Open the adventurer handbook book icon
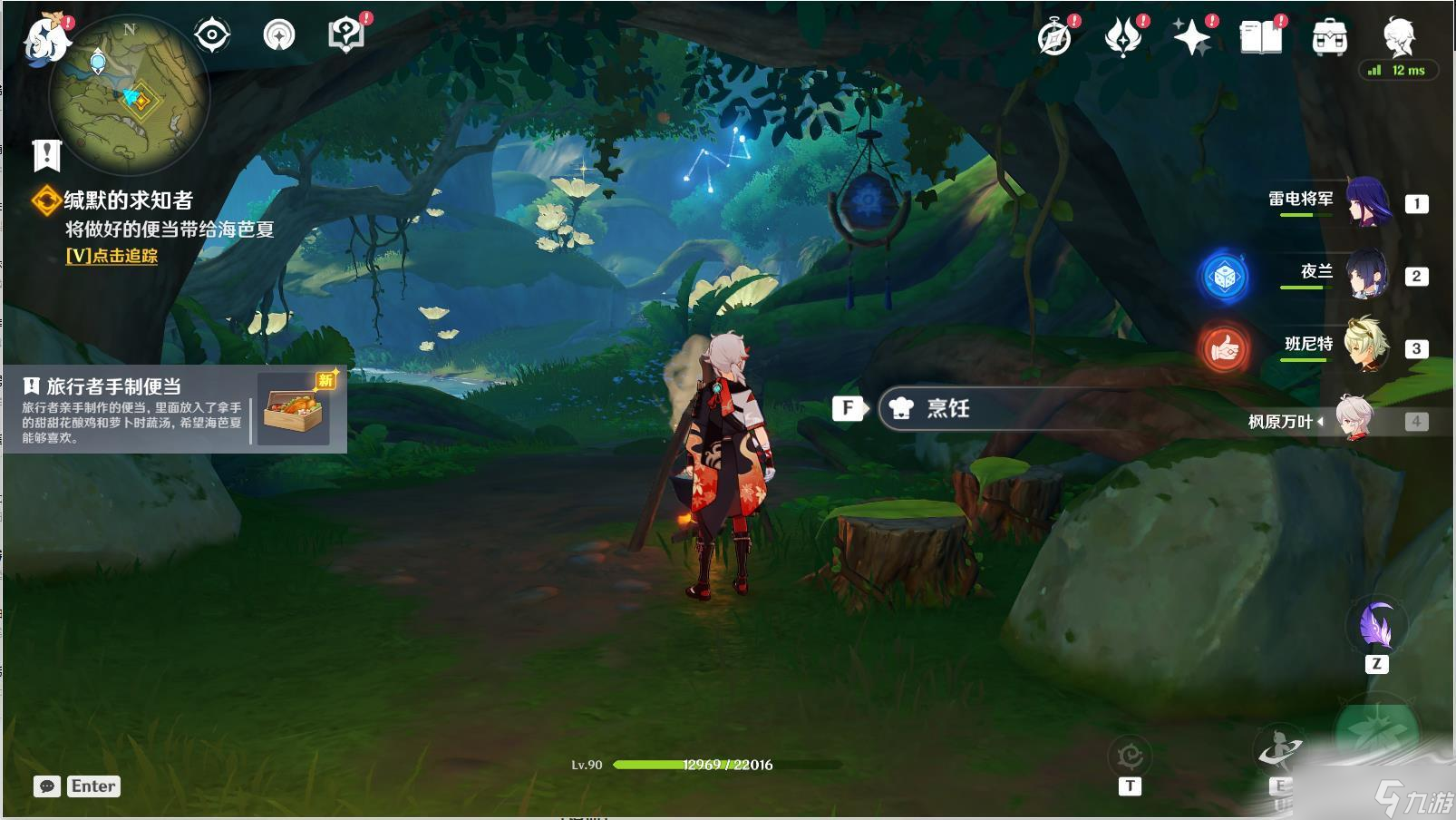 pyautogui.click(x=1260, y=38)
